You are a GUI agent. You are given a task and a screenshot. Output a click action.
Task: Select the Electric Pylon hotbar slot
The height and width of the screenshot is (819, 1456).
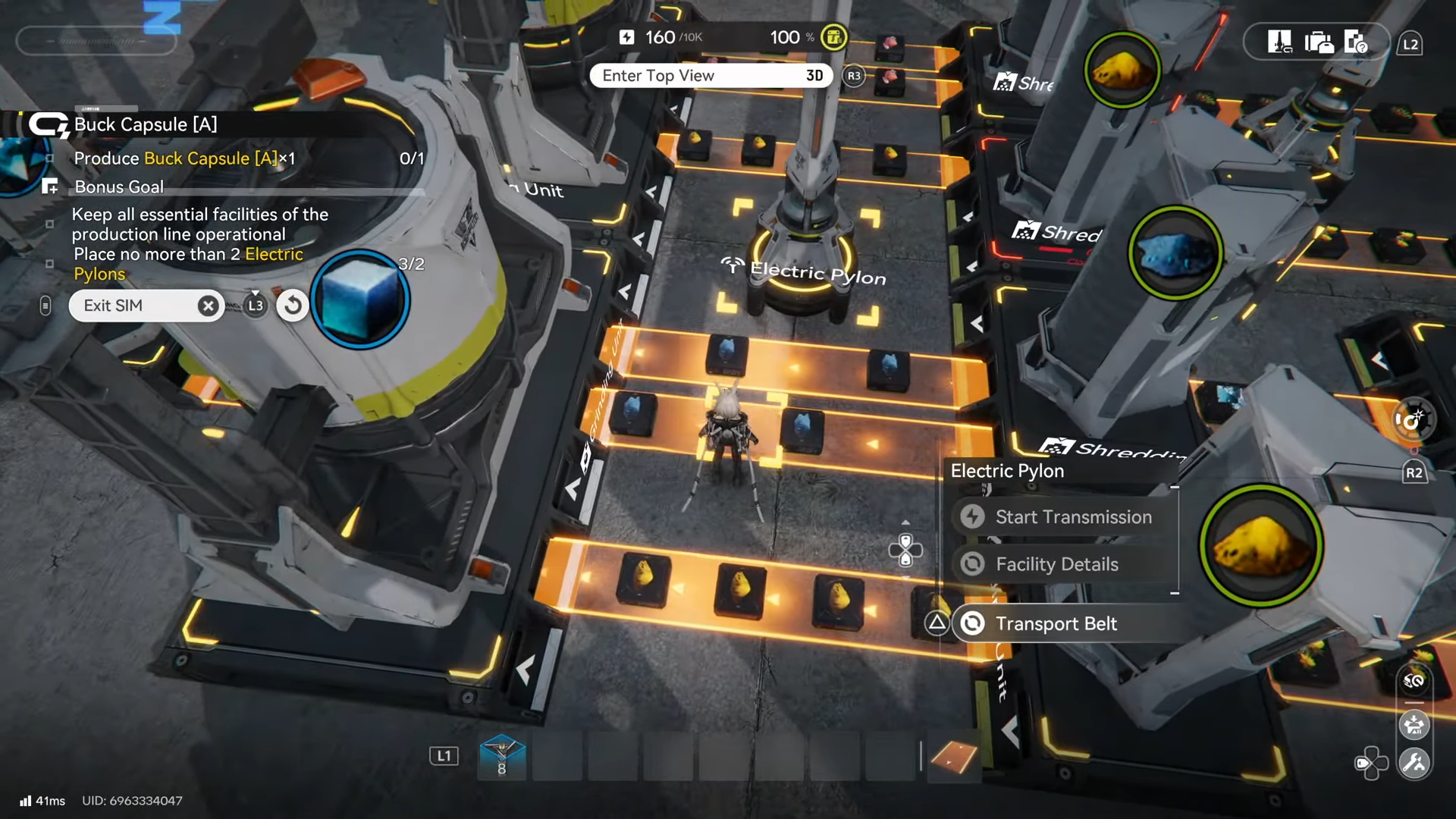pos(501,756)
